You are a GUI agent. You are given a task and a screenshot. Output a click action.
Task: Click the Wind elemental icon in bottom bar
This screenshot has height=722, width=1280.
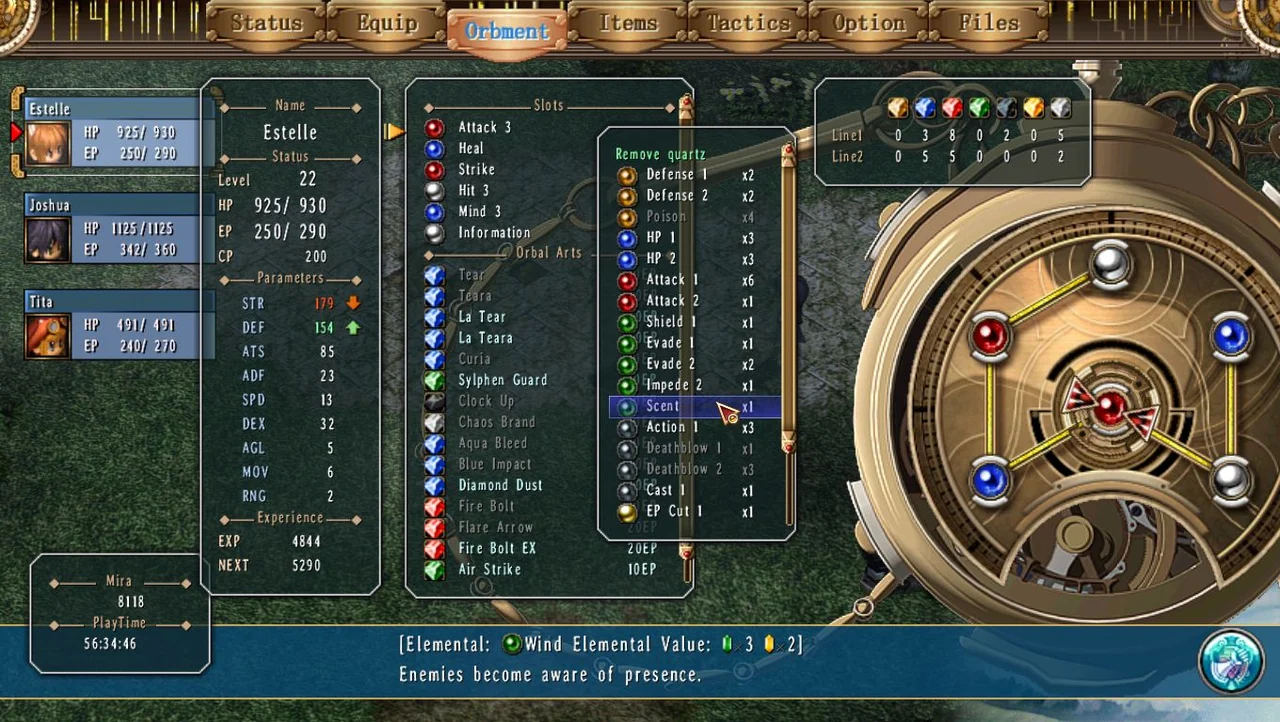coord(511,644)
